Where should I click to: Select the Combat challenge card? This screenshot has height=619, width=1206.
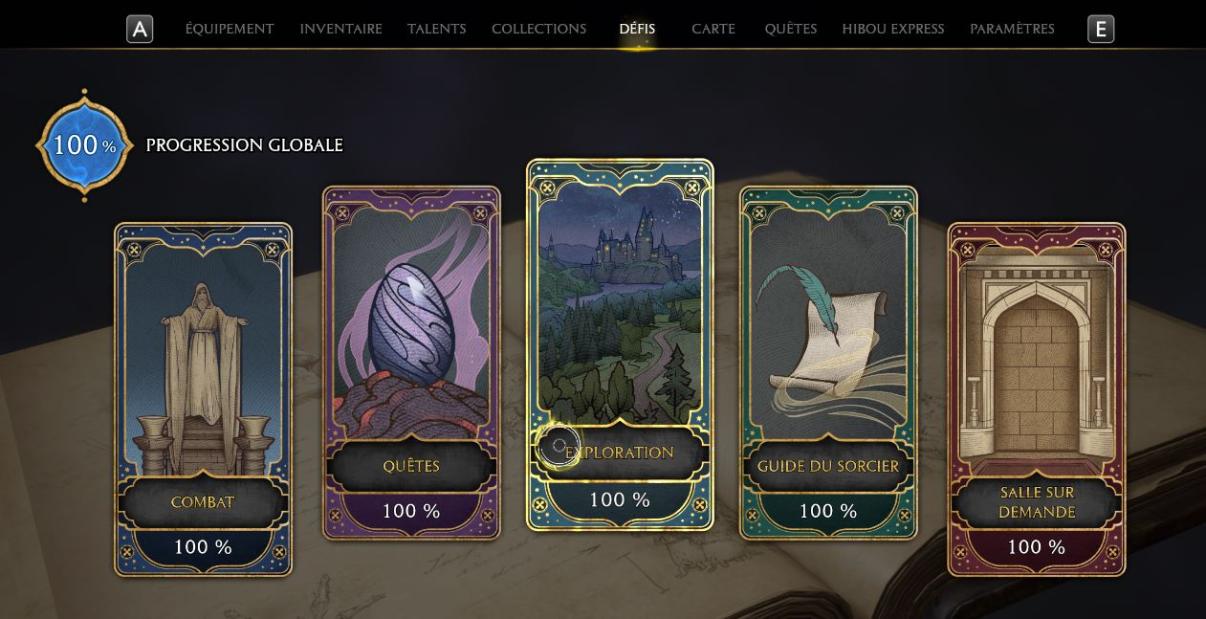click(203, 399)
